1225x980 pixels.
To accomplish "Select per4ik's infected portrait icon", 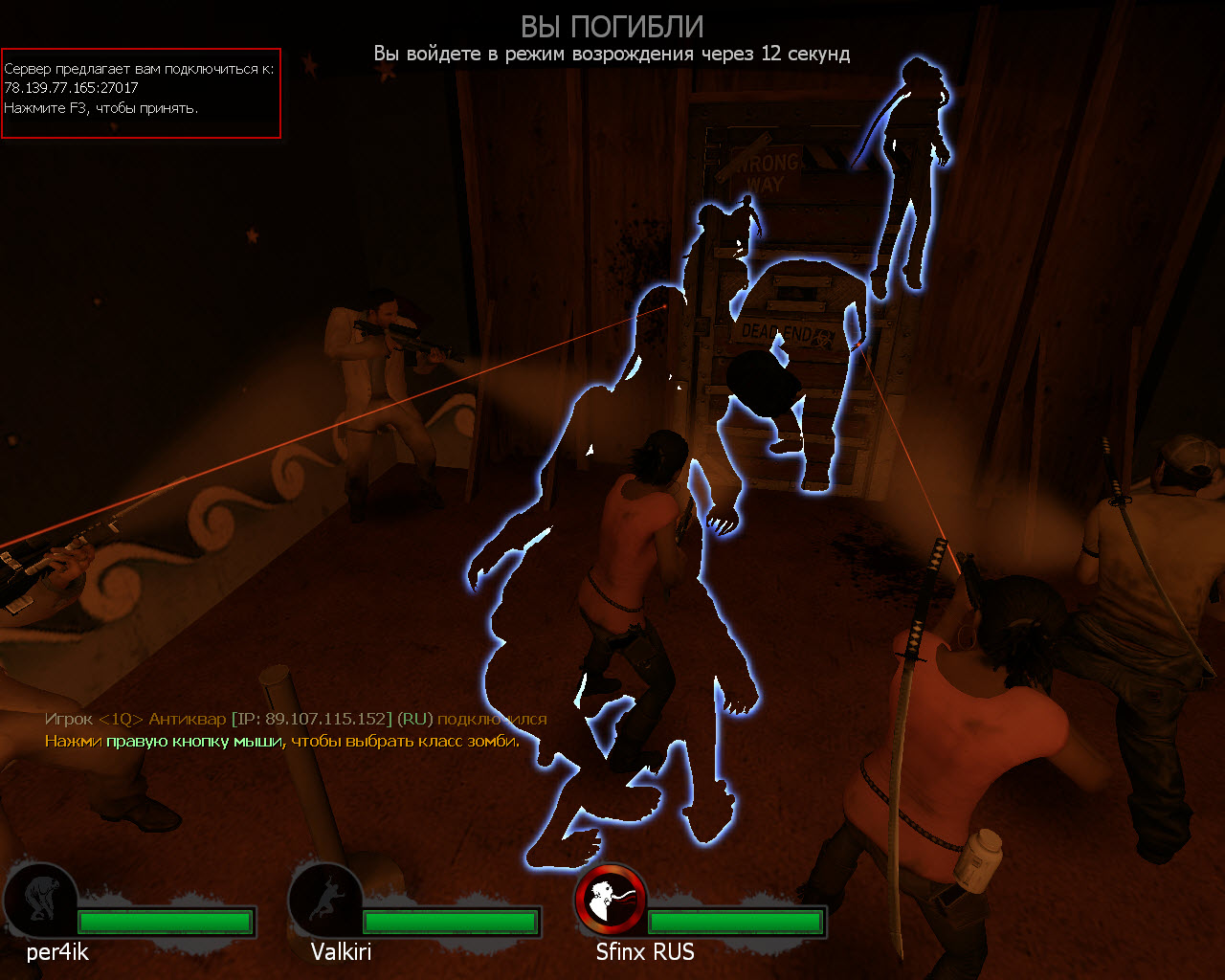I will click(x=40, y=900).
